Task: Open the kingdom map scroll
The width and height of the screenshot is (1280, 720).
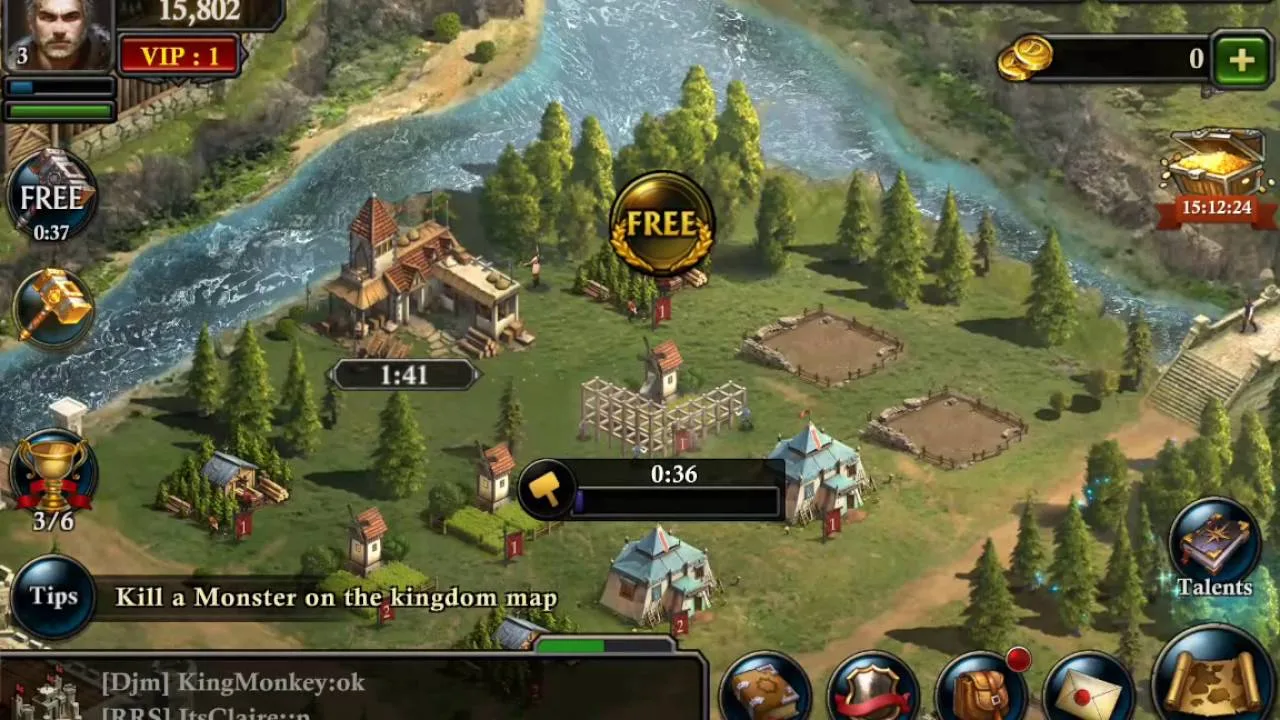Action: pyautogui.click(x=1213, y=677)
